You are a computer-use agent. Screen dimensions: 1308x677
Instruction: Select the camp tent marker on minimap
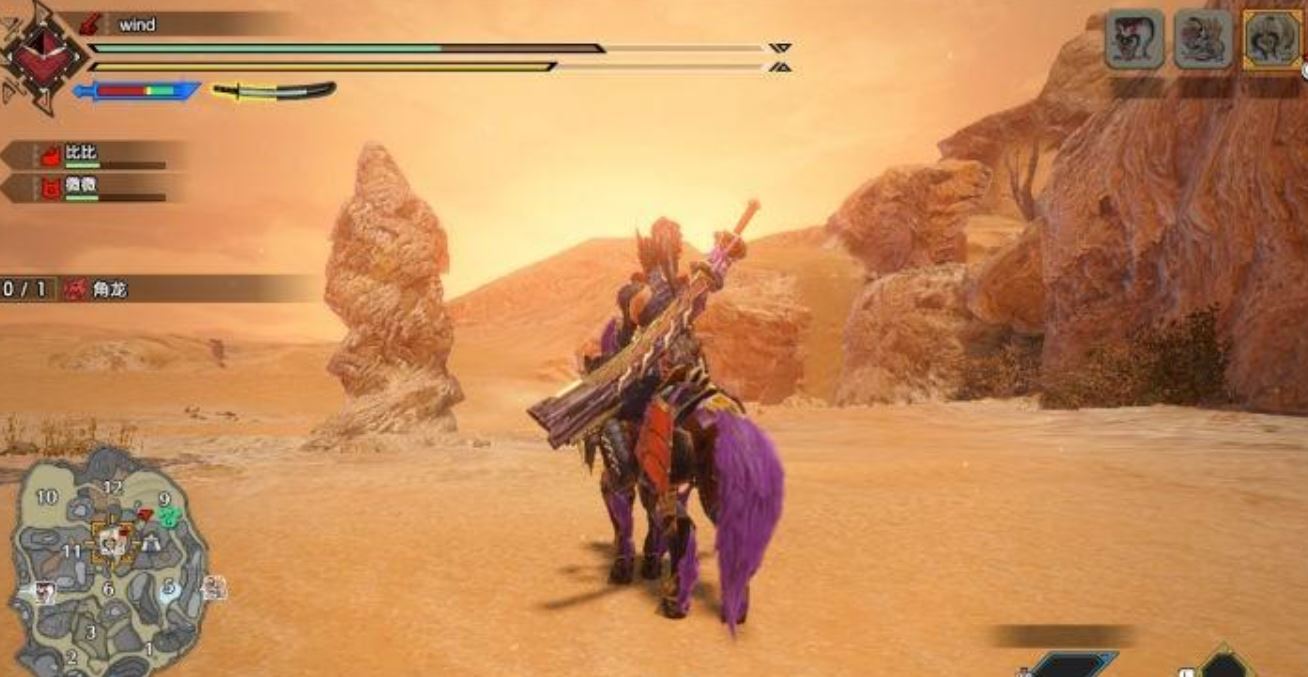point(152,543)
